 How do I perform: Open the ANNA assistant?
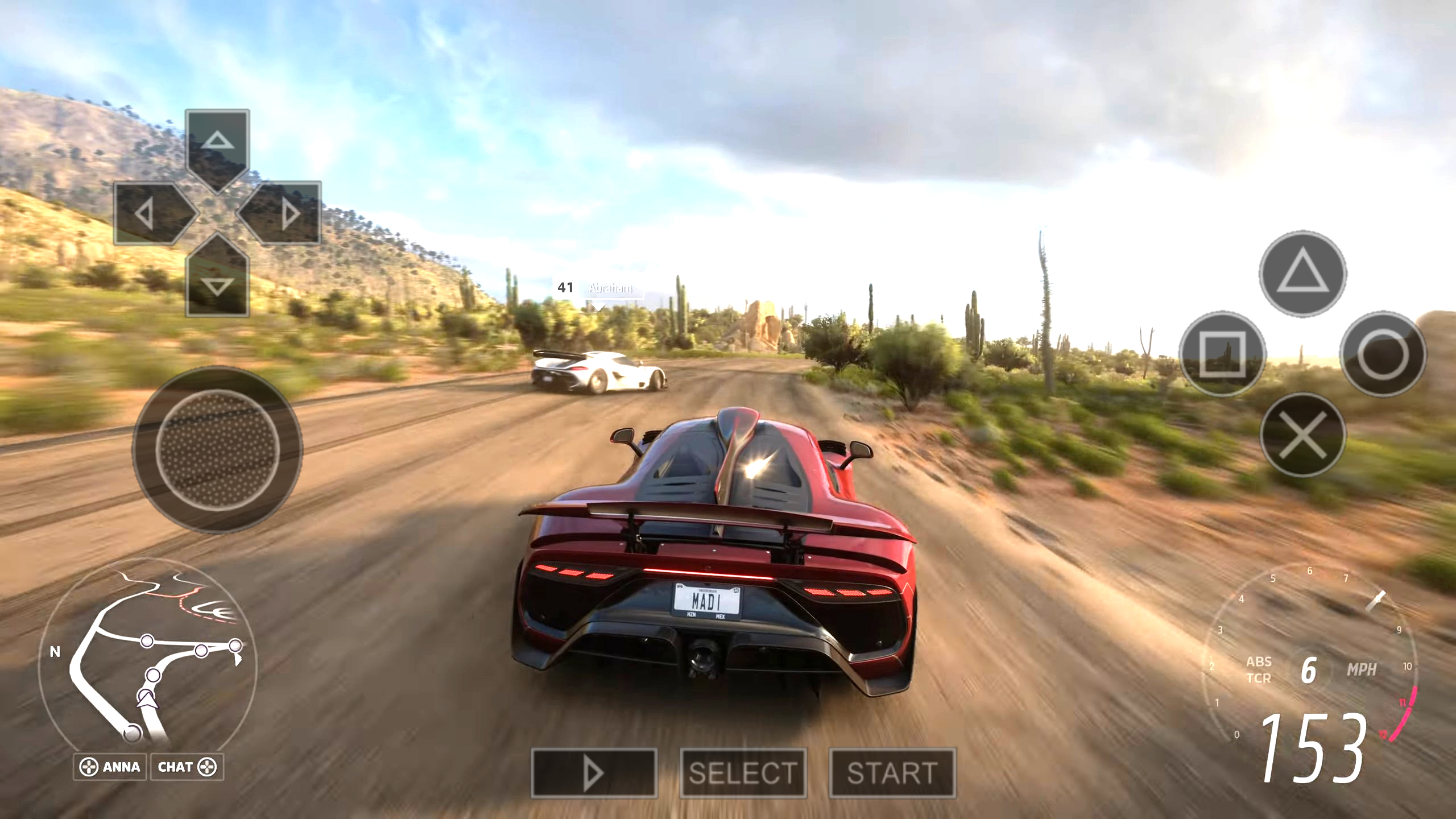pos(110,767)
